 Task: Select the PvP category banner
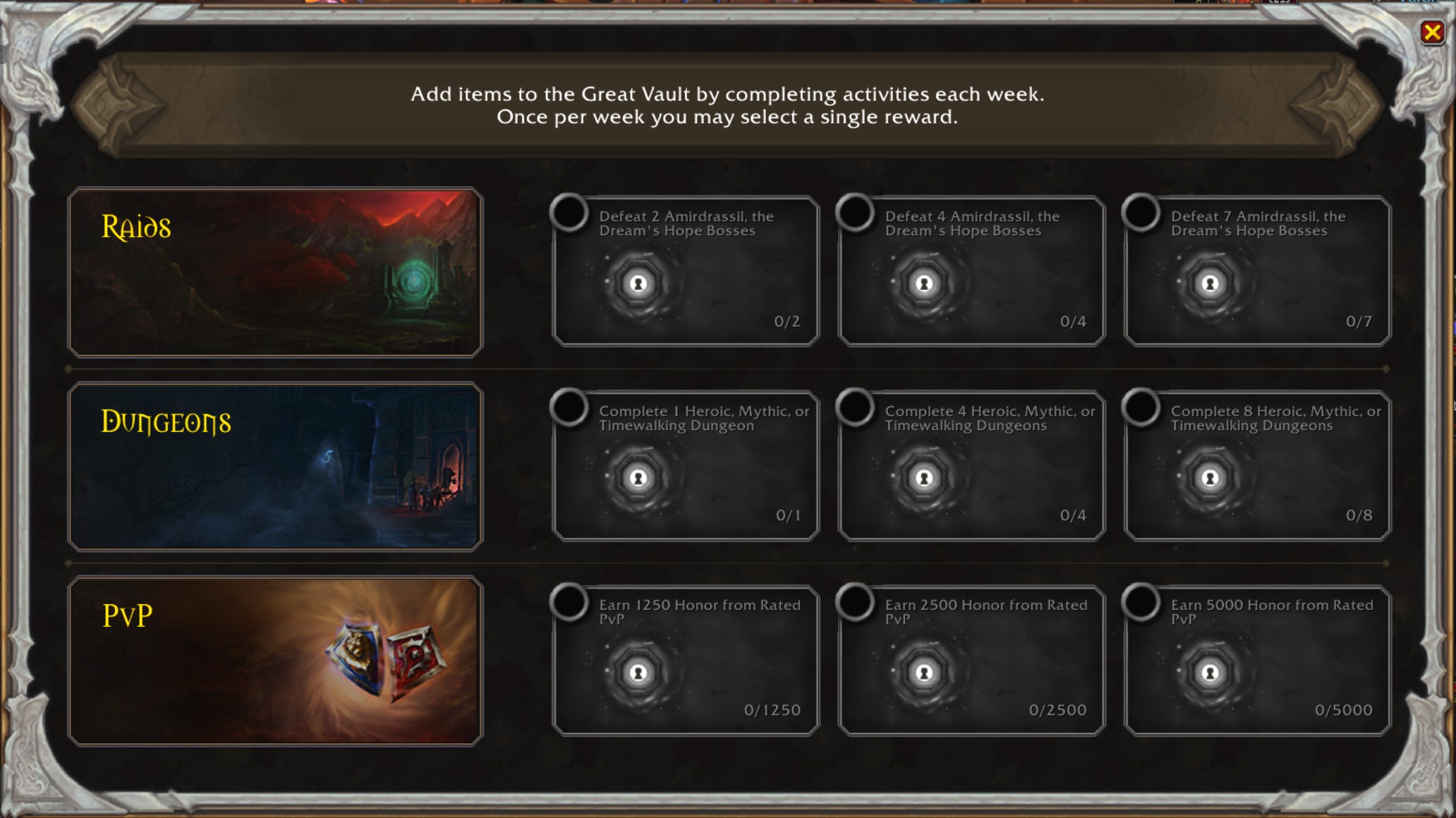pyautogui.click(x=275, y=661)
